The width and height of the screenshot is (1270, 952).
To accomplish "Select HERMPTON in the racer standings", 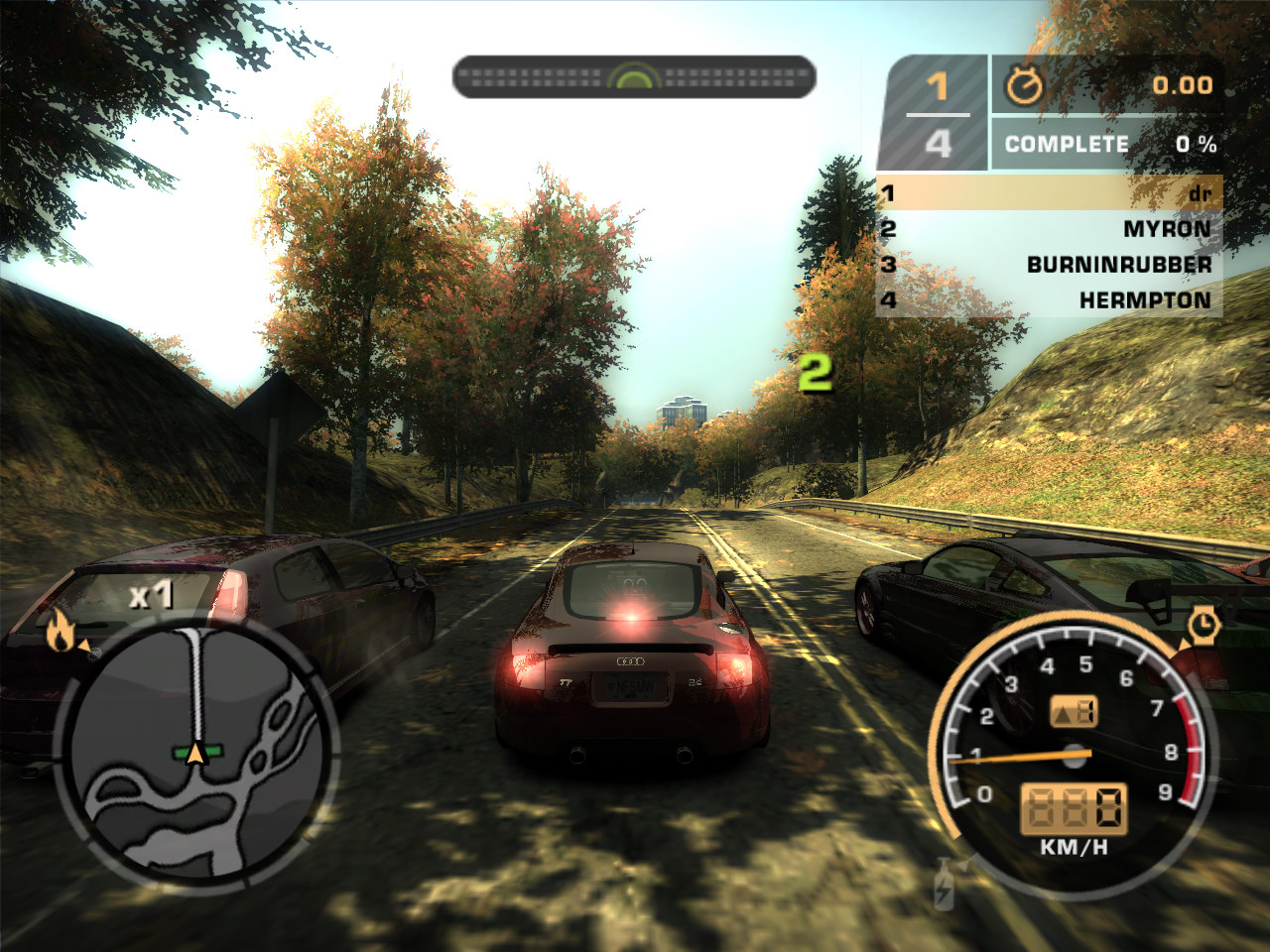I will pyautogui.click(x=1144, y=300).
